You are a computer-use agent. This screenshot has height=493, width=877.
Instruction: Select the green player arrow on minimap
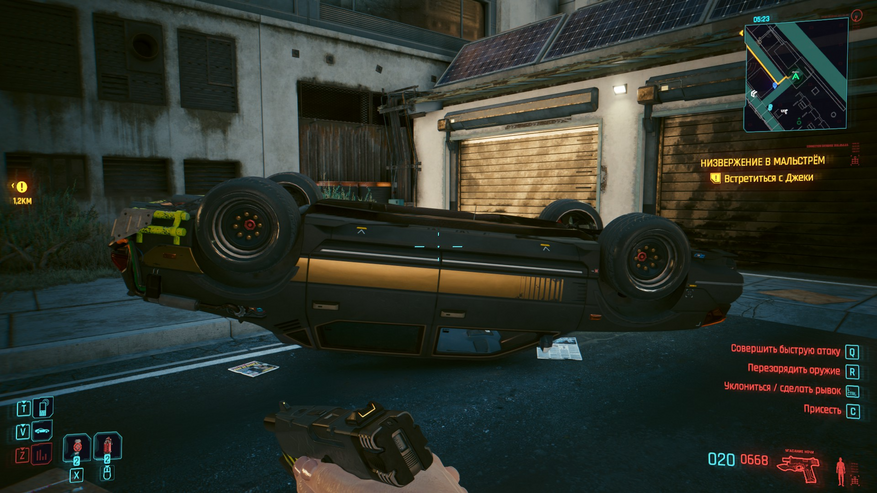coord(796,75)
